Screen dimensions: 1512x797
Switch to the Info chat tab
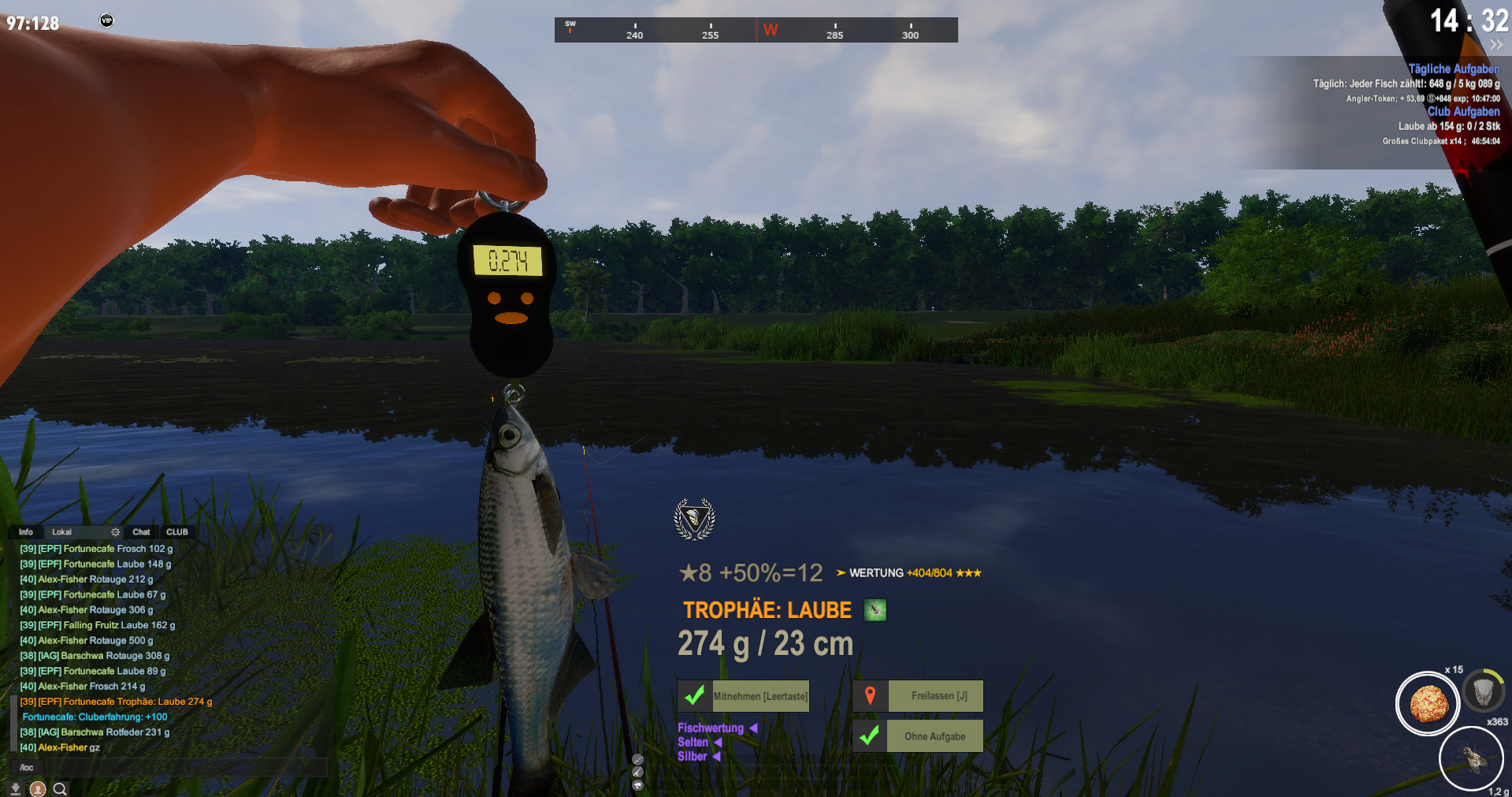click(26, 532)
